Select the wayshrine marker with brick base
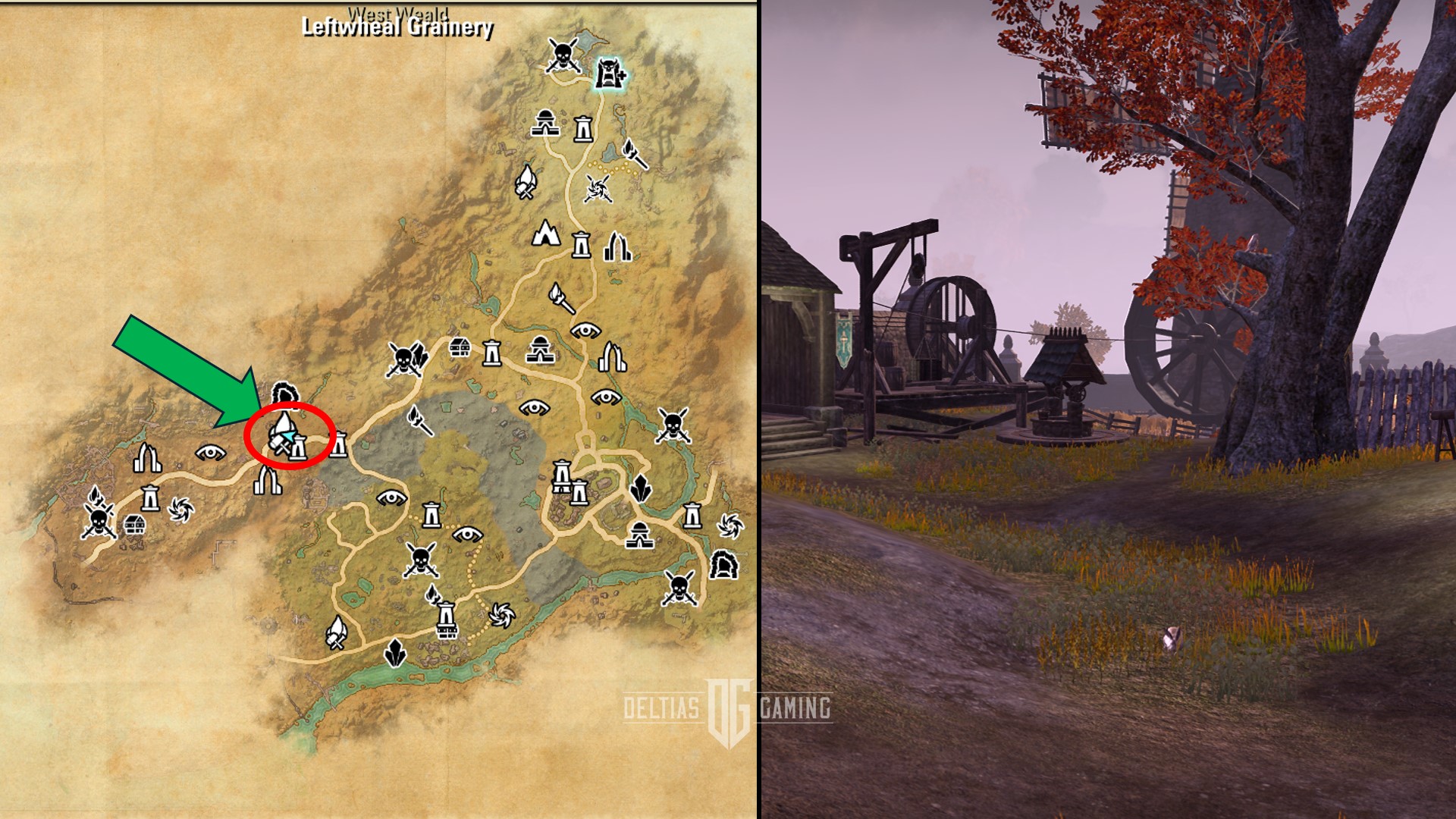 [447, 620]
